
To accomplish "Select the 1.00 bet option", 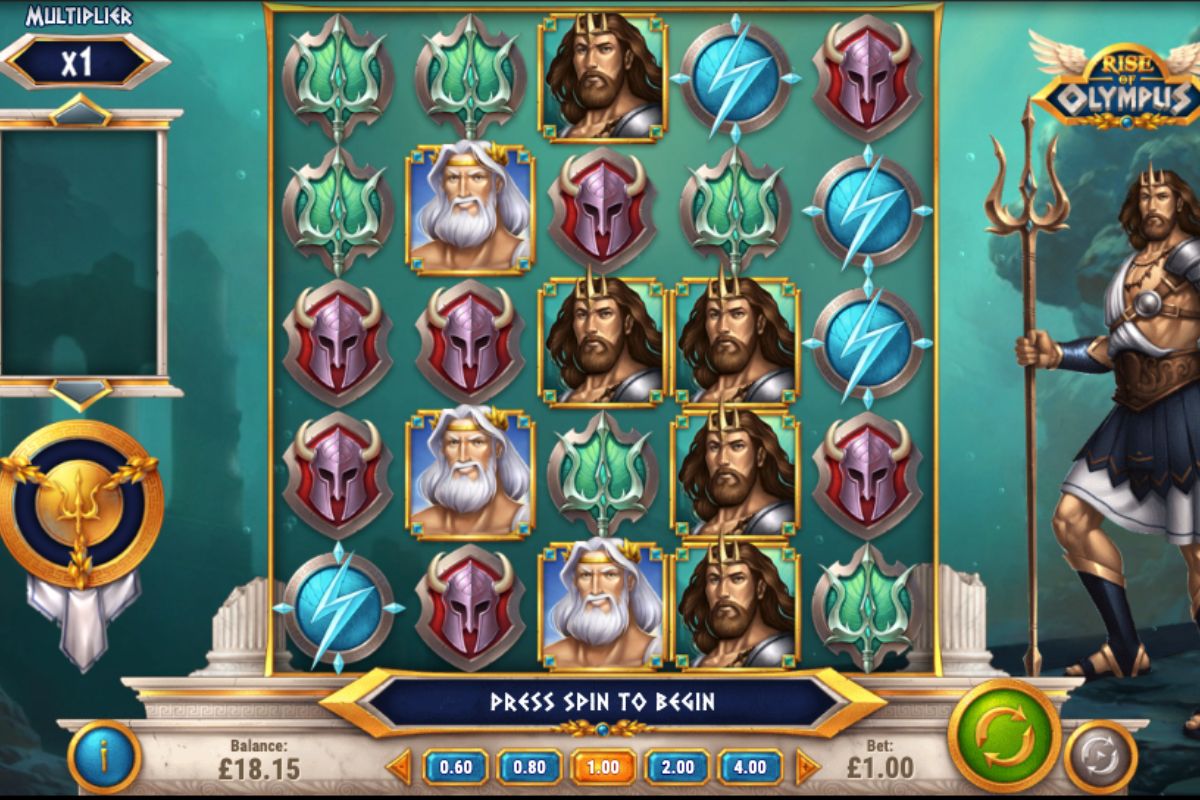I will click(603, 767).
